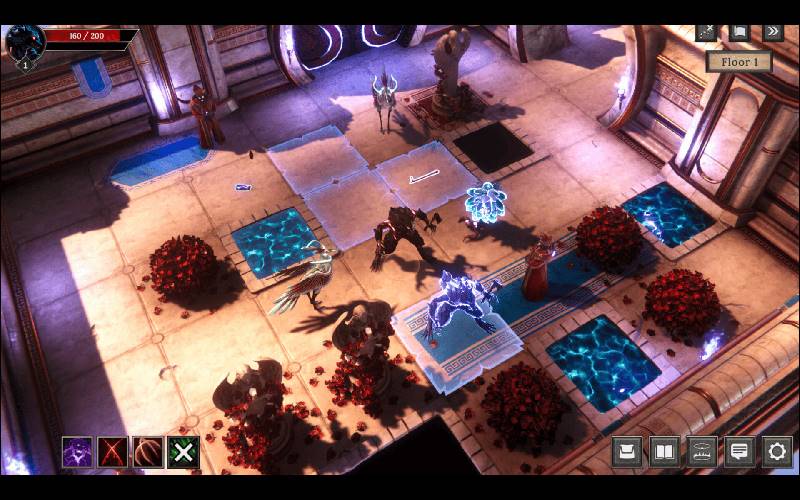The image size is (800, 500).
Task: Open the inventory chest button
Action: (627, 452)
